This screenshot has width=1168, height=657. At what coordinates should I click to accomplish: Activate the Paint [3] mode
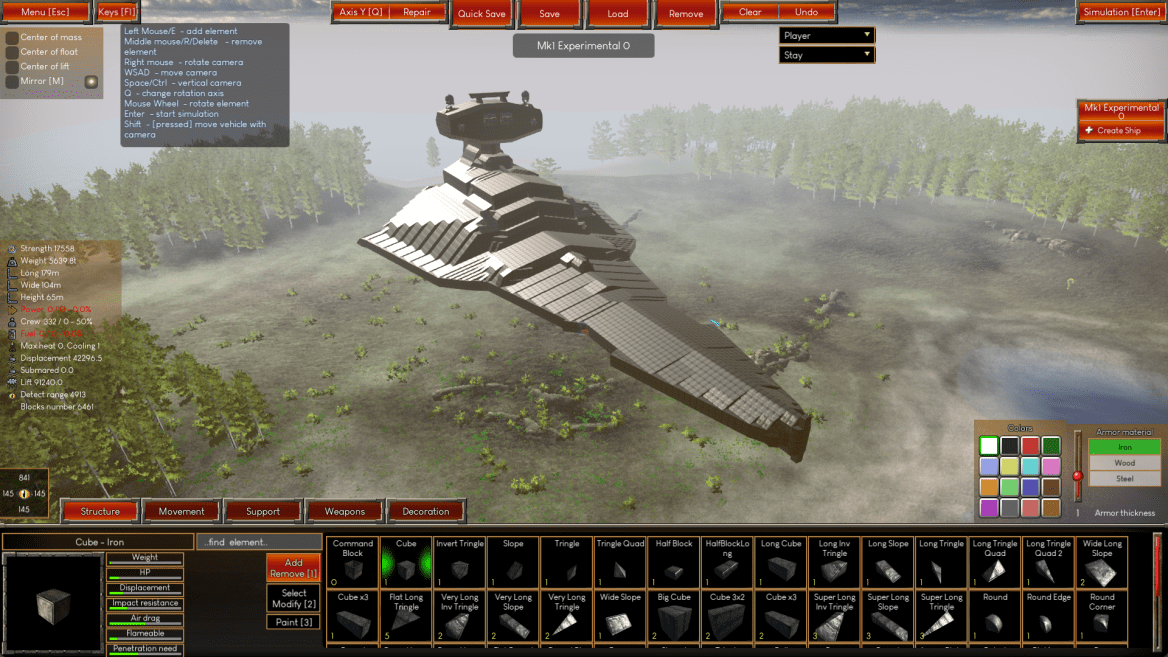[293, 622]
